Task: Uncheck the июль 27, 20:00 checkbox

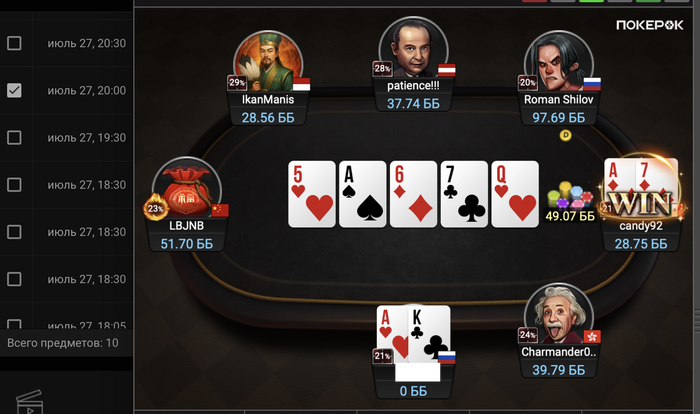Action: [15, 90]
